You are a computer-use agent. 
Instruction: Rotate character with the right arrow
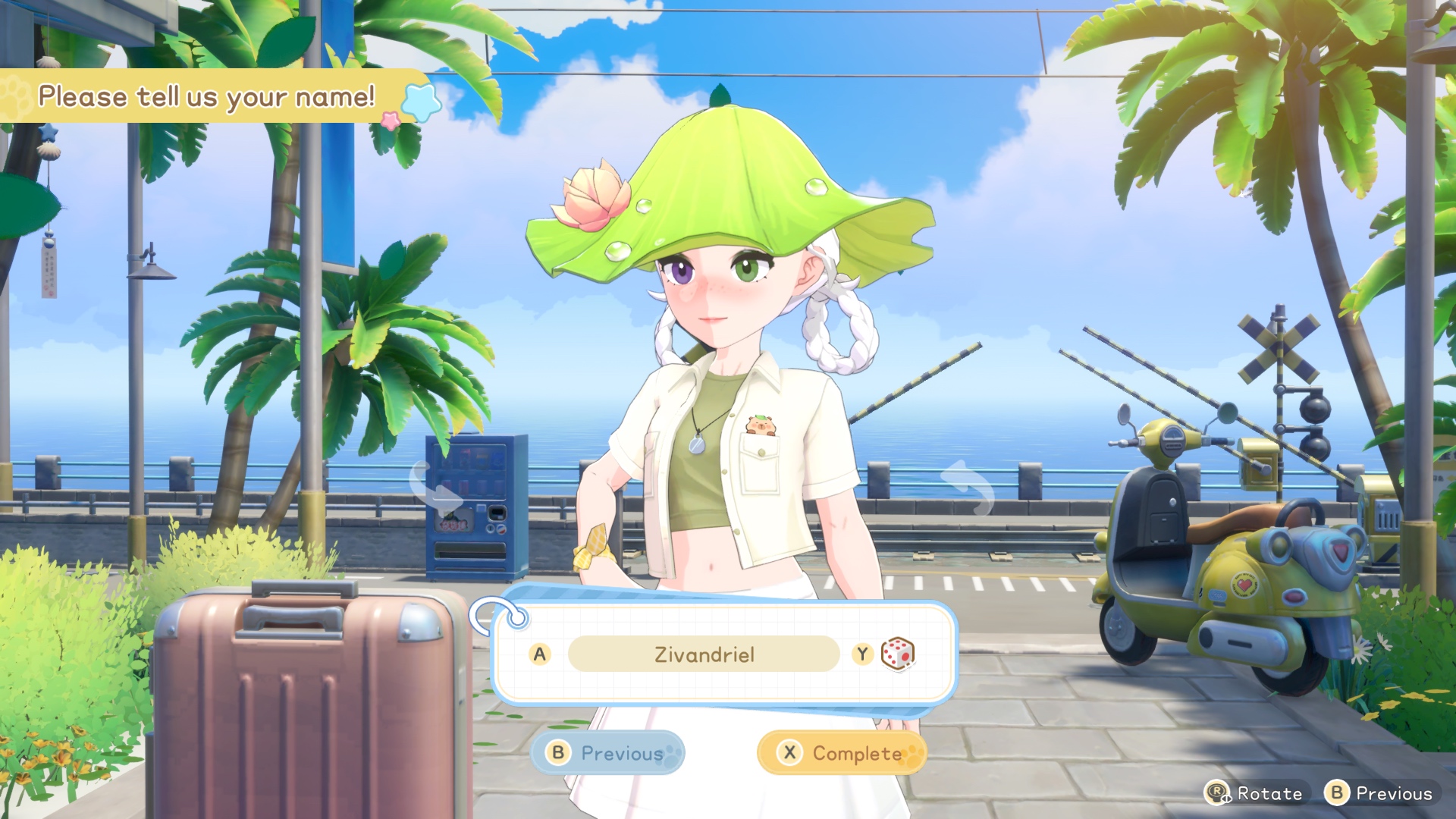coord(968,486)
